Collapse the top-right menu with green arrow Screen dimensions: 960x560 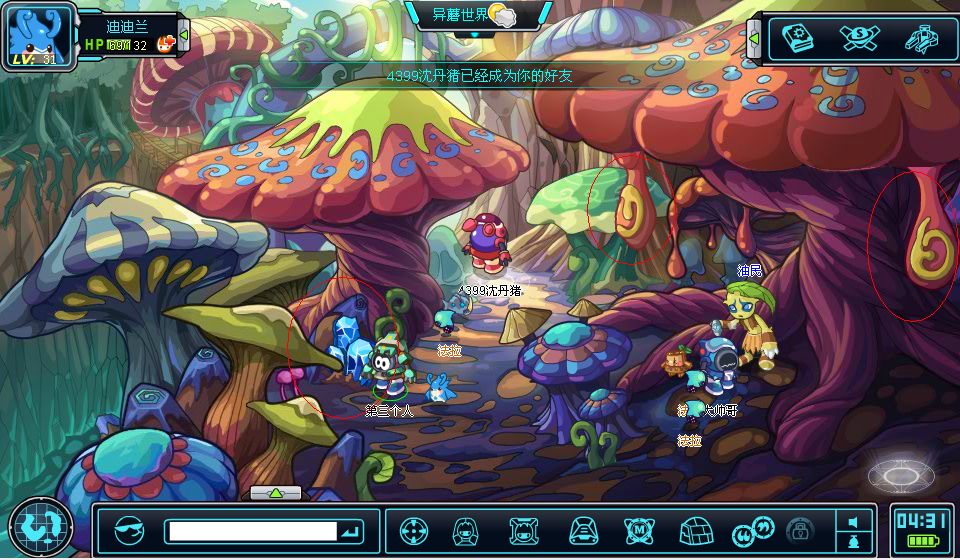(754, 39)
